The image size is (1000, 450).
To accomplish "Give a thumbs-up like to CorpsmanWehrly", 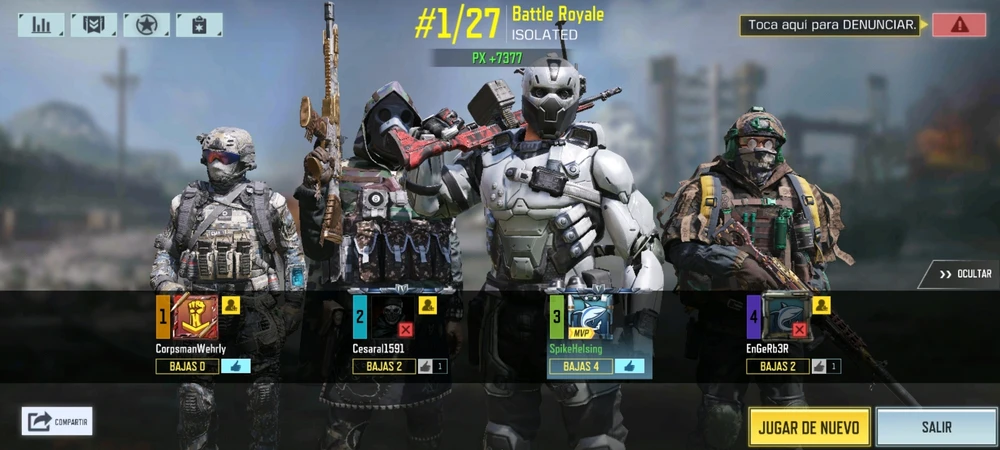I will click(x=236, y=366).
